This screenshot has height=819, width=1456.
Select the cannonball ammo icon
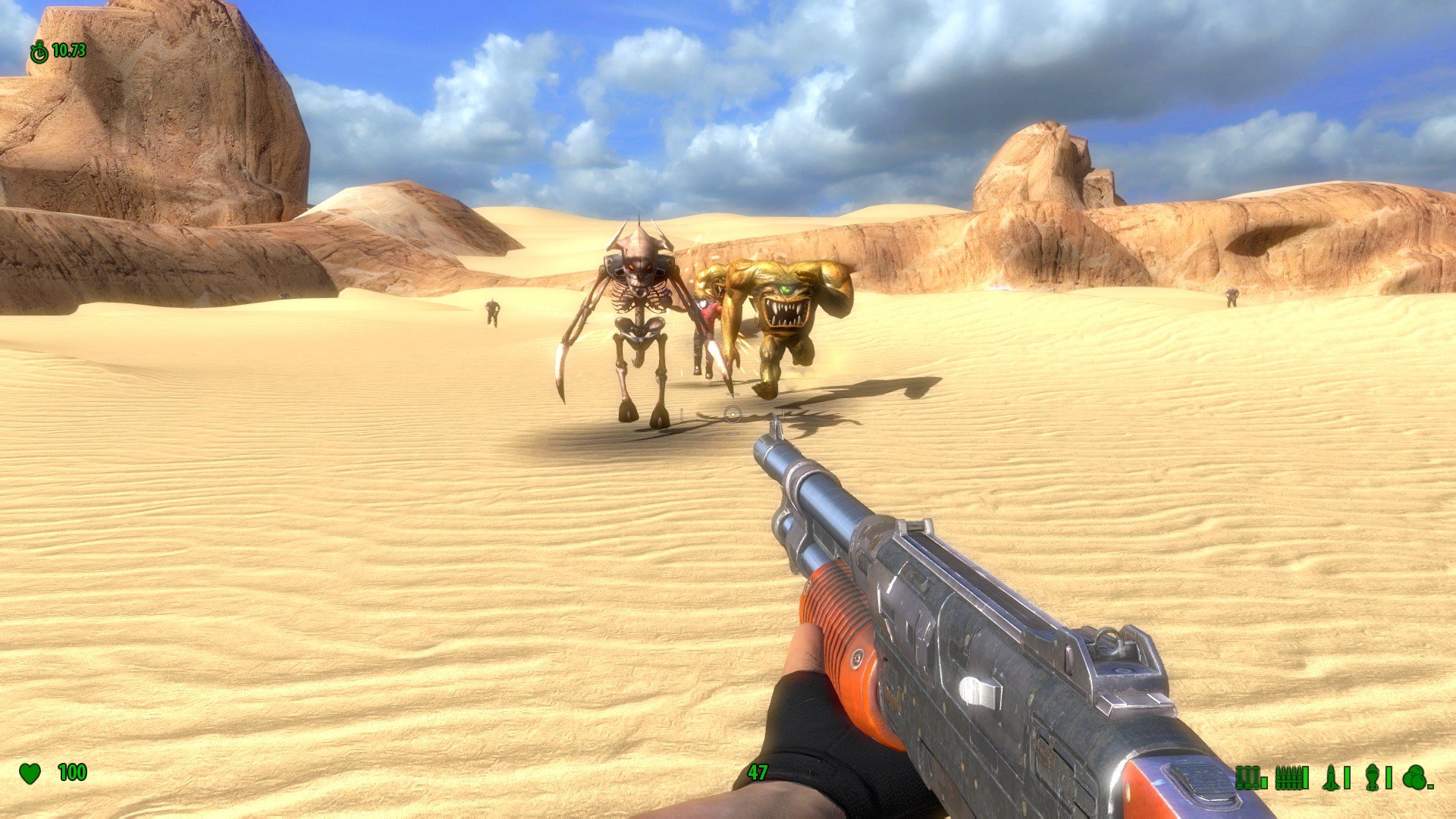(1414, 777)
